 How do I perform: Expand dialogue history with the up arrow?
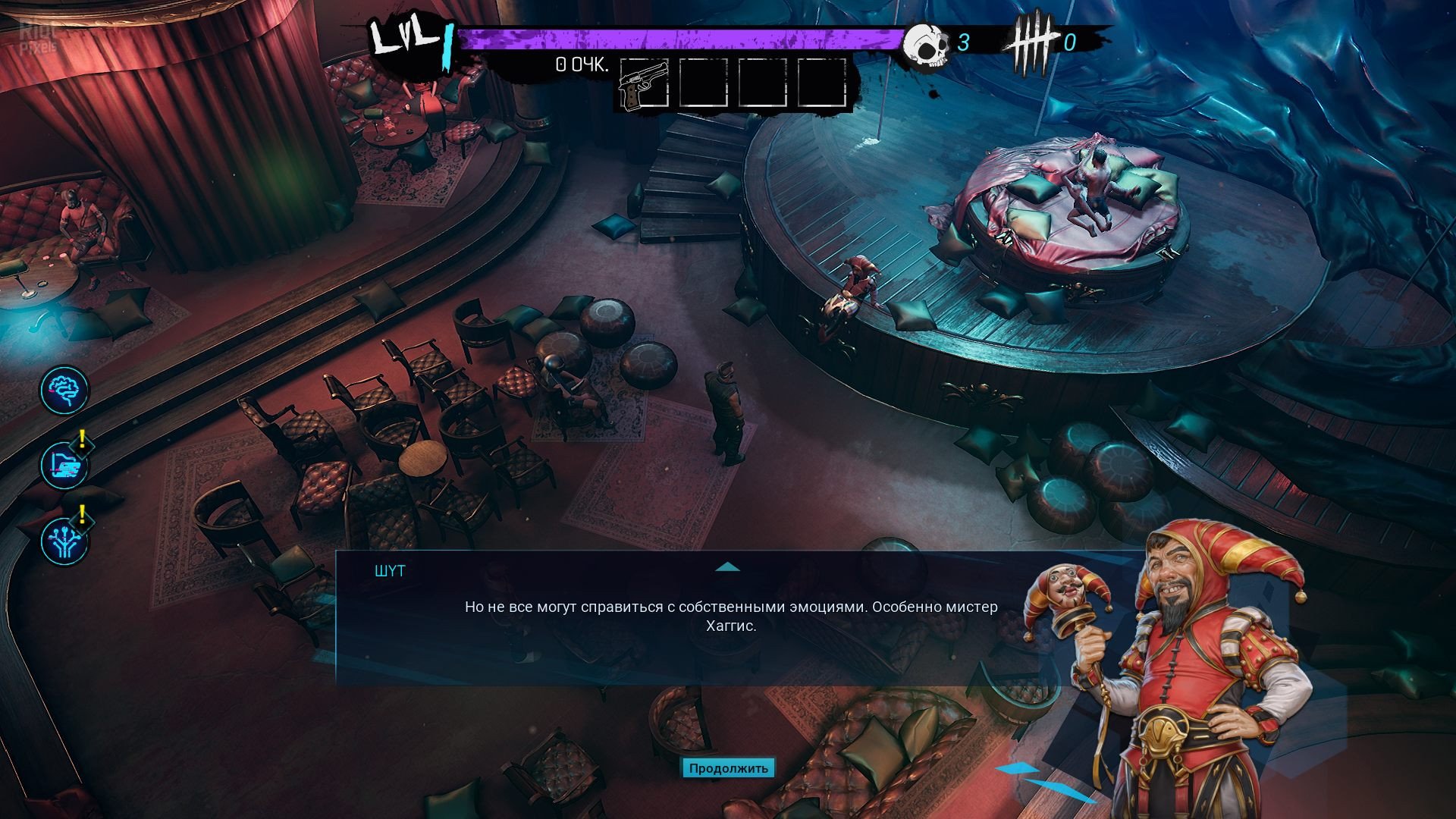pos(727,566)
